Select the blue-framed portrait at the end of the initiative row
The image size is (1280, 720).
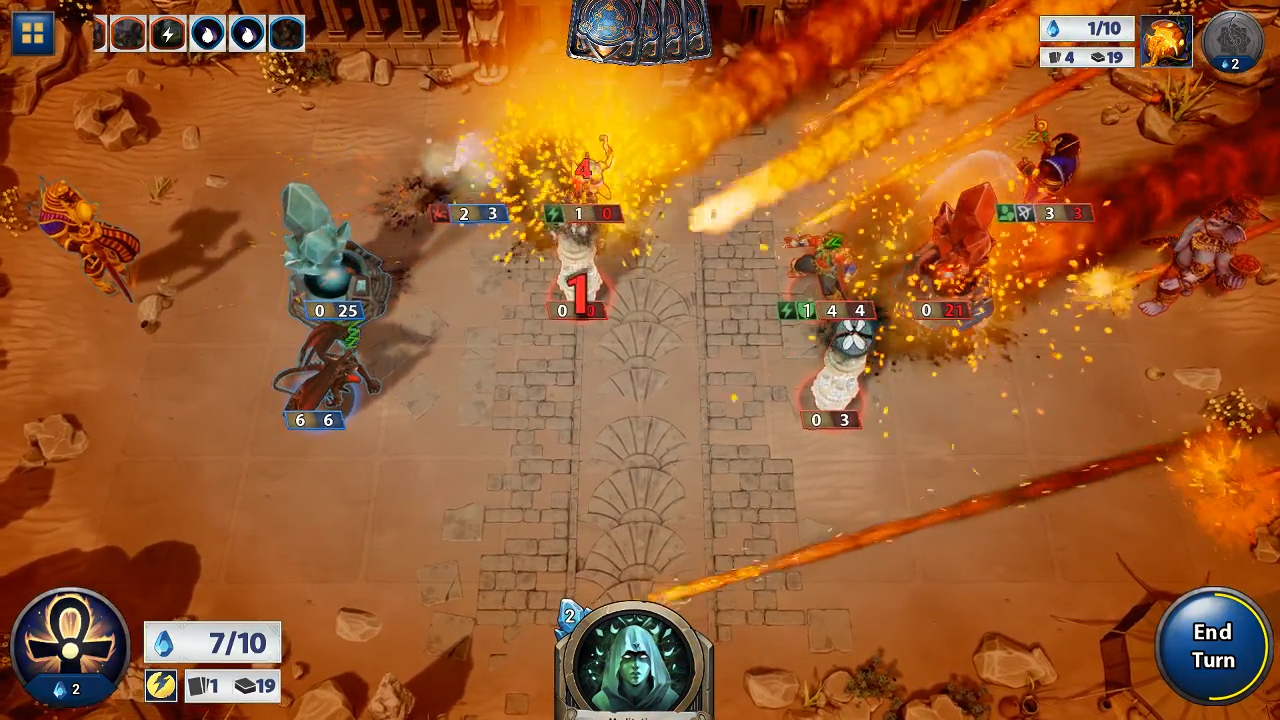pyautogui.click(x=285, y=33)
